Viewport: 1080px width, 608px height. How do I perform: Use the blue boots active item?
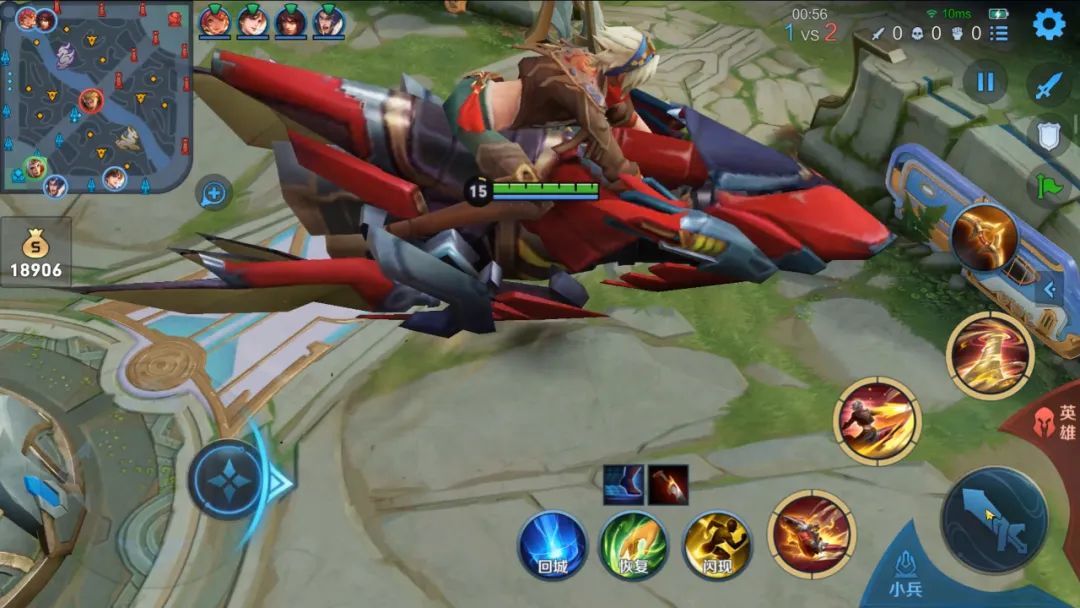pyautogui.click(x=621, y=484)
